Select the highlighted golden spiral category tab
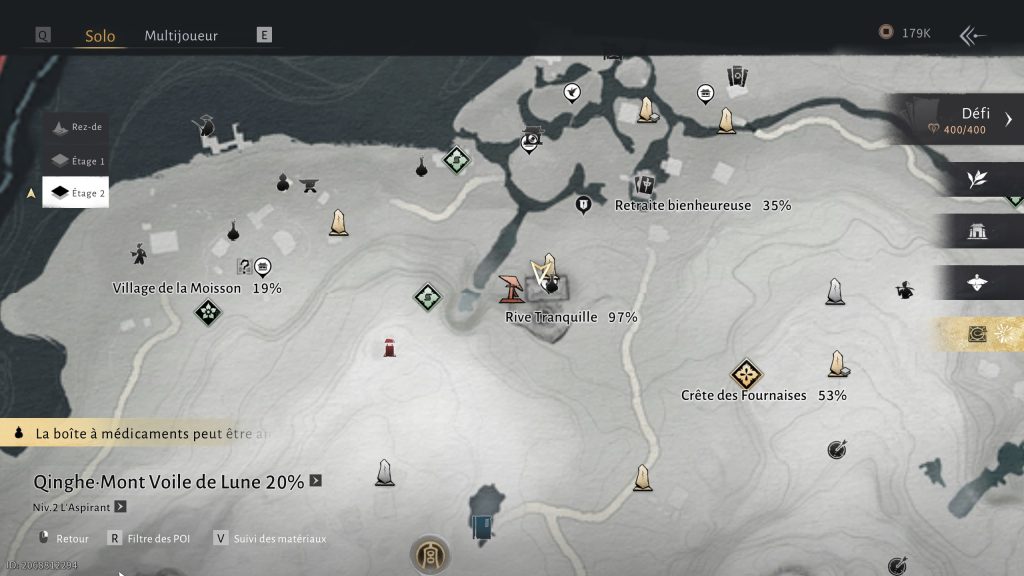 click(x=977, y=334)
